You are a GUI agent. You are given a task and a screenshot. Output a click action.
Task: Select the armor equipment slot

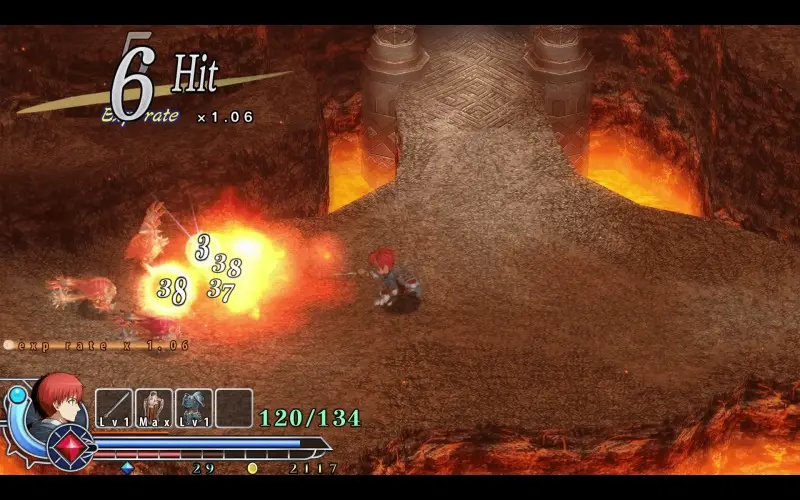[x=193, y=408]
